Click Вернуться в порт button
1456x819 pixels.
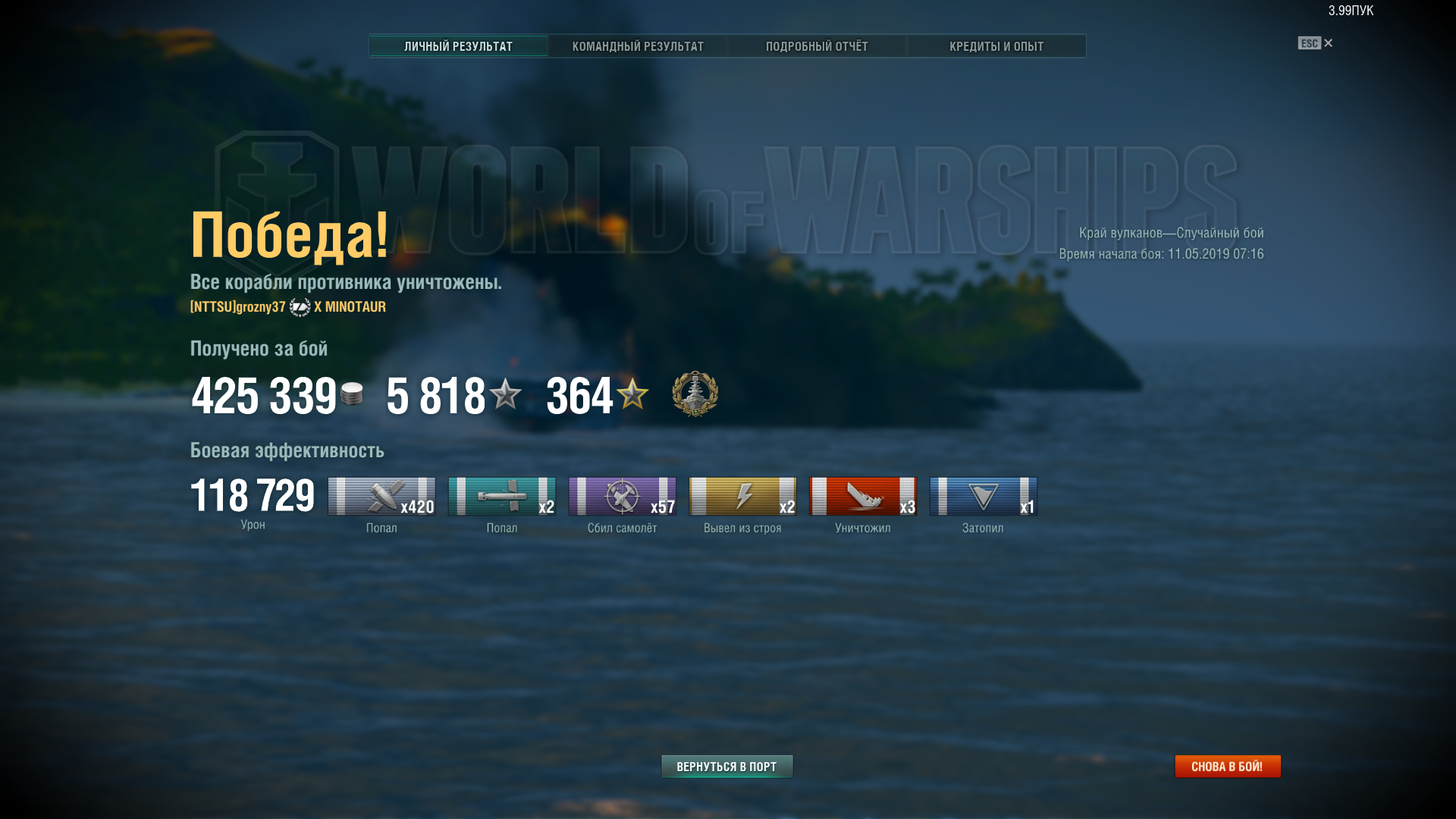tap(726, 767)
